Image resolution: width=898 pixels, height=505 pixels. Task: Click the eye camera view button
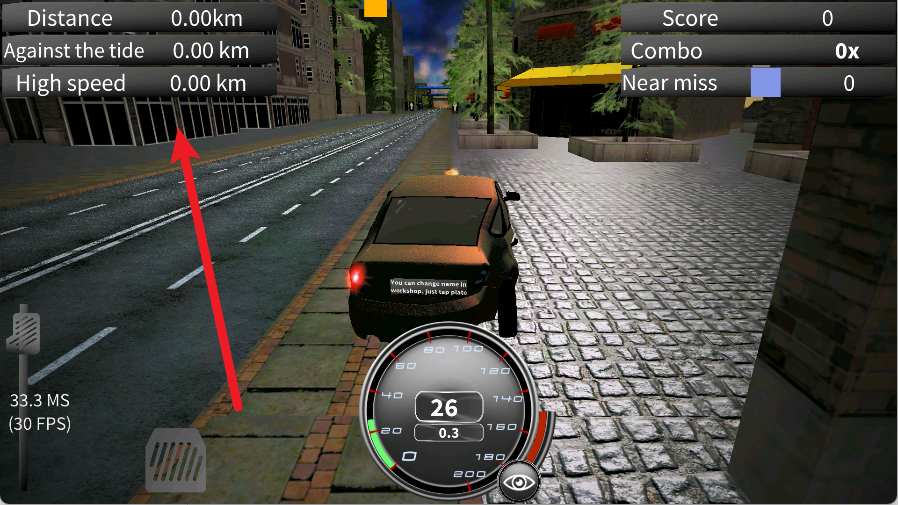click(x=519, y=482)
